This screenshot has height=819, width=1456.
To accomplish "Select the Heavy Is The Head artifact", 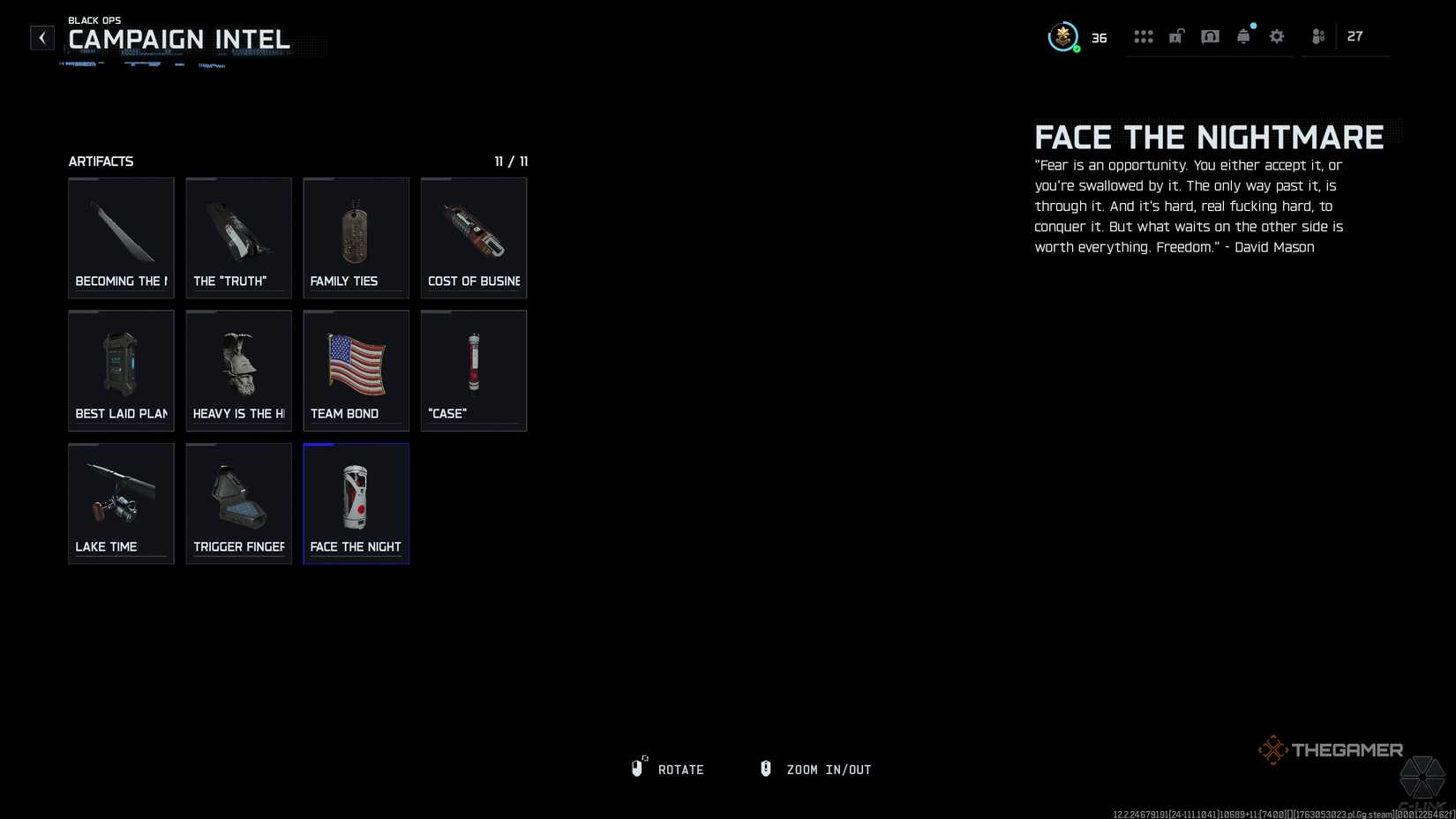I will pos(238,370).
